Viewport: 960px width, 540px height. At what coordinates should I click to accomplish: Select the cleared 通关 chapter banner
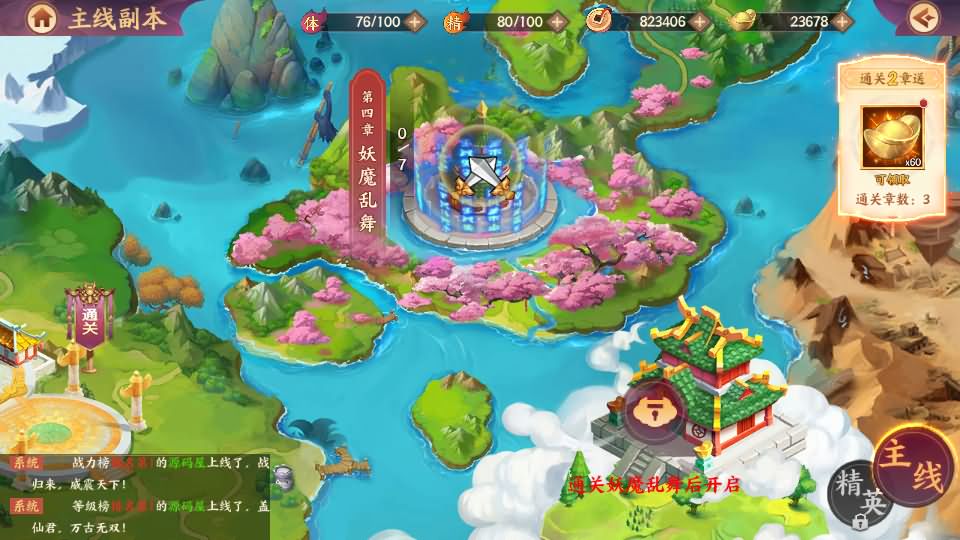[89, 318]
